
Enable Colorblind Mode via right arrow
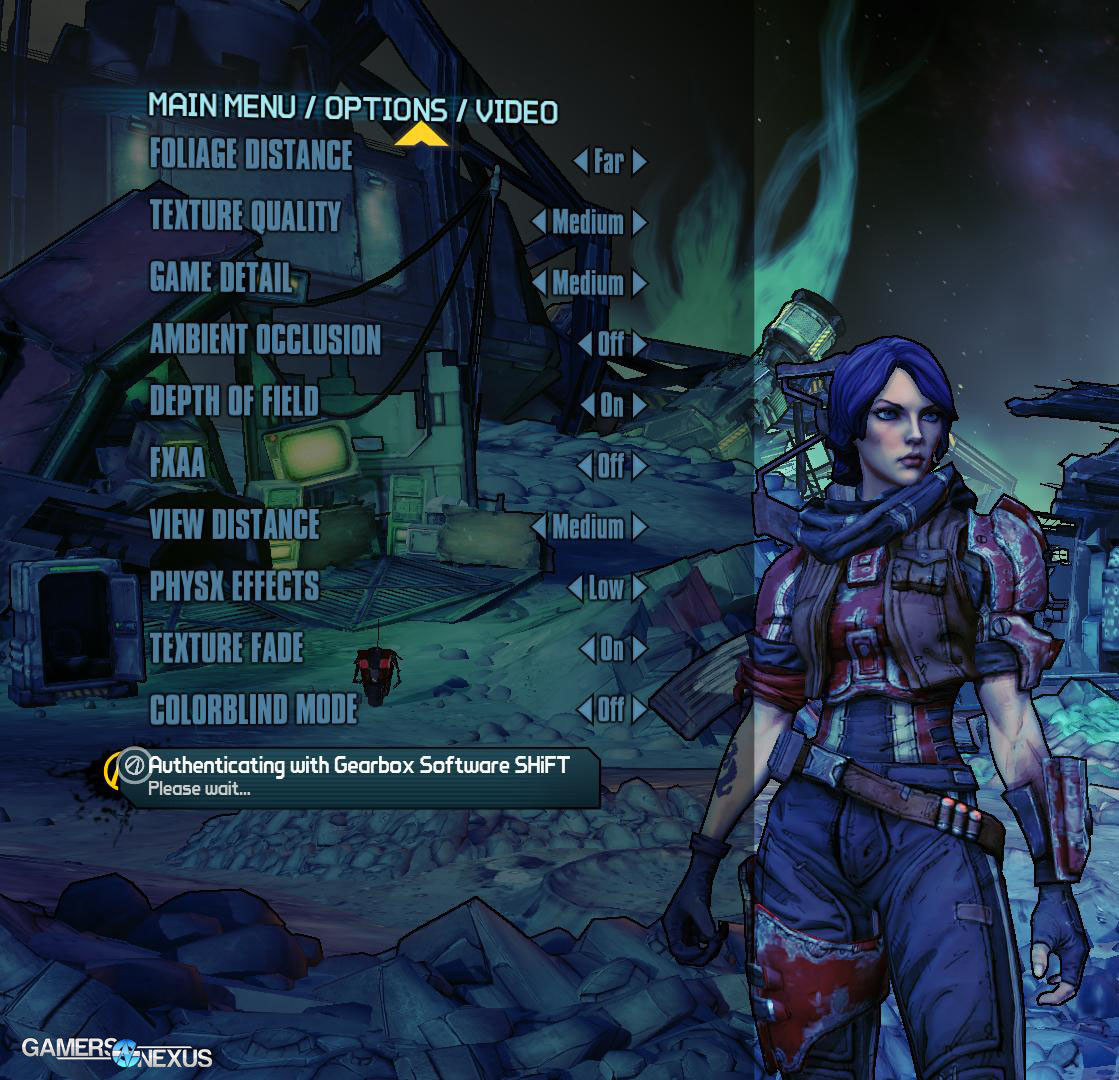point(640,710)
